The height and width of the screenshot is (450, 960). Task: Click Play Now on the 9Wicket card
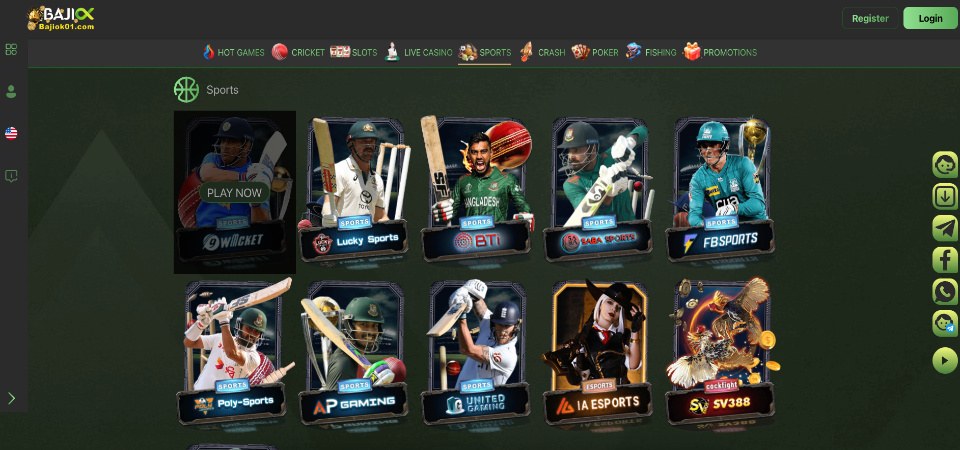coord(234,193)
